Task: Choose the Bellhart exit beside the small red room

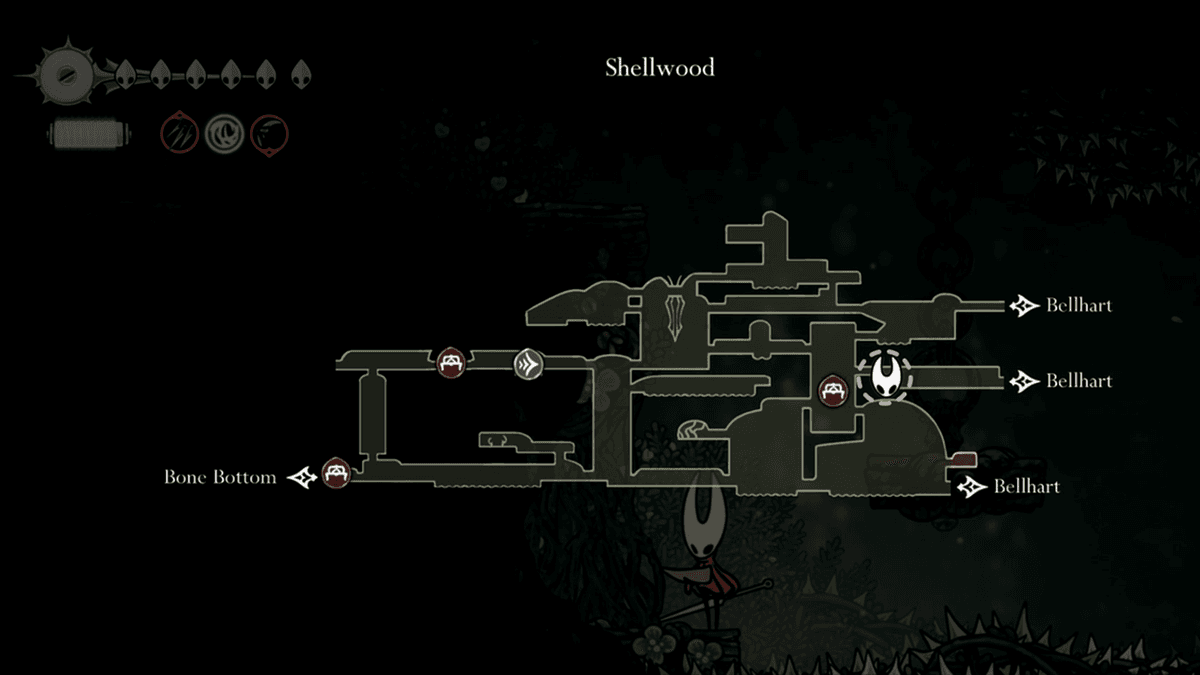Action: tap(968, 487)
